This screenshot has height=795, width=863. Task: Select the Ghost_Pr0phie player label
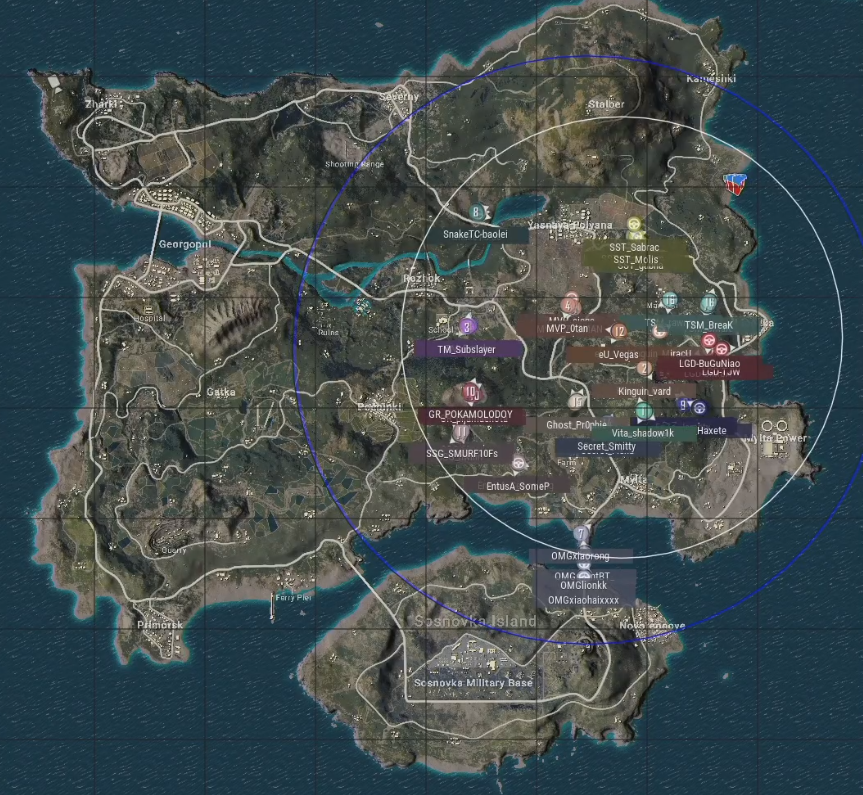click(x=576, y=424)
